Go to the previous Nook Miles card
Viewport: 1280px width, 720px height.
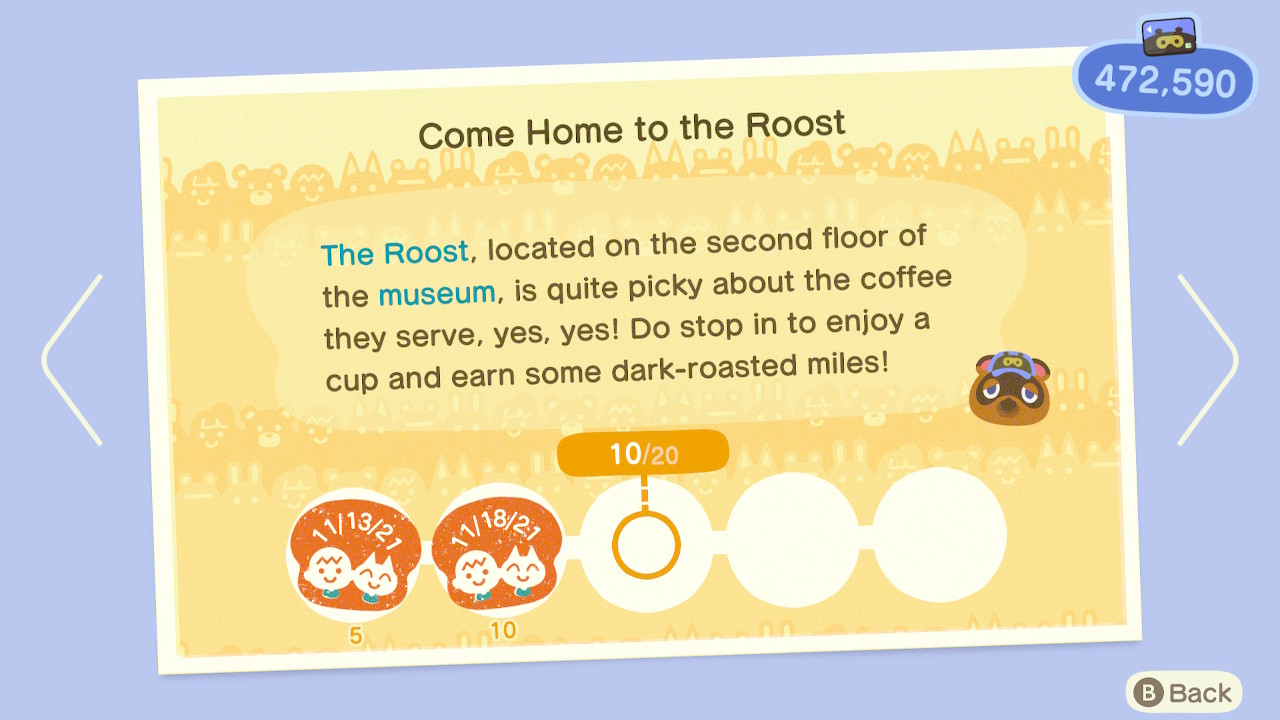[72, 360]
